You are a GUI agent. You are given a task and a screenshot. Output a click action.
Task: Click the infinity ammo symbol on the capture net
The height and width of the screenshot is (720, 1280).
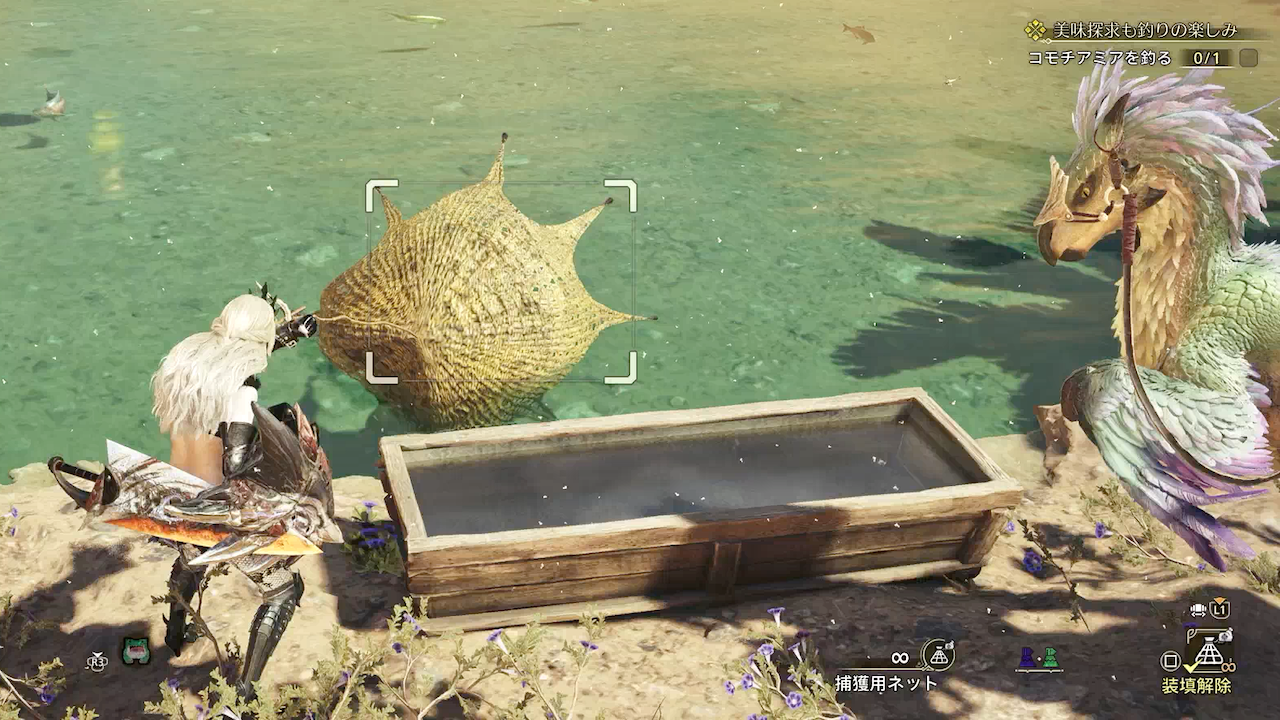900,657
